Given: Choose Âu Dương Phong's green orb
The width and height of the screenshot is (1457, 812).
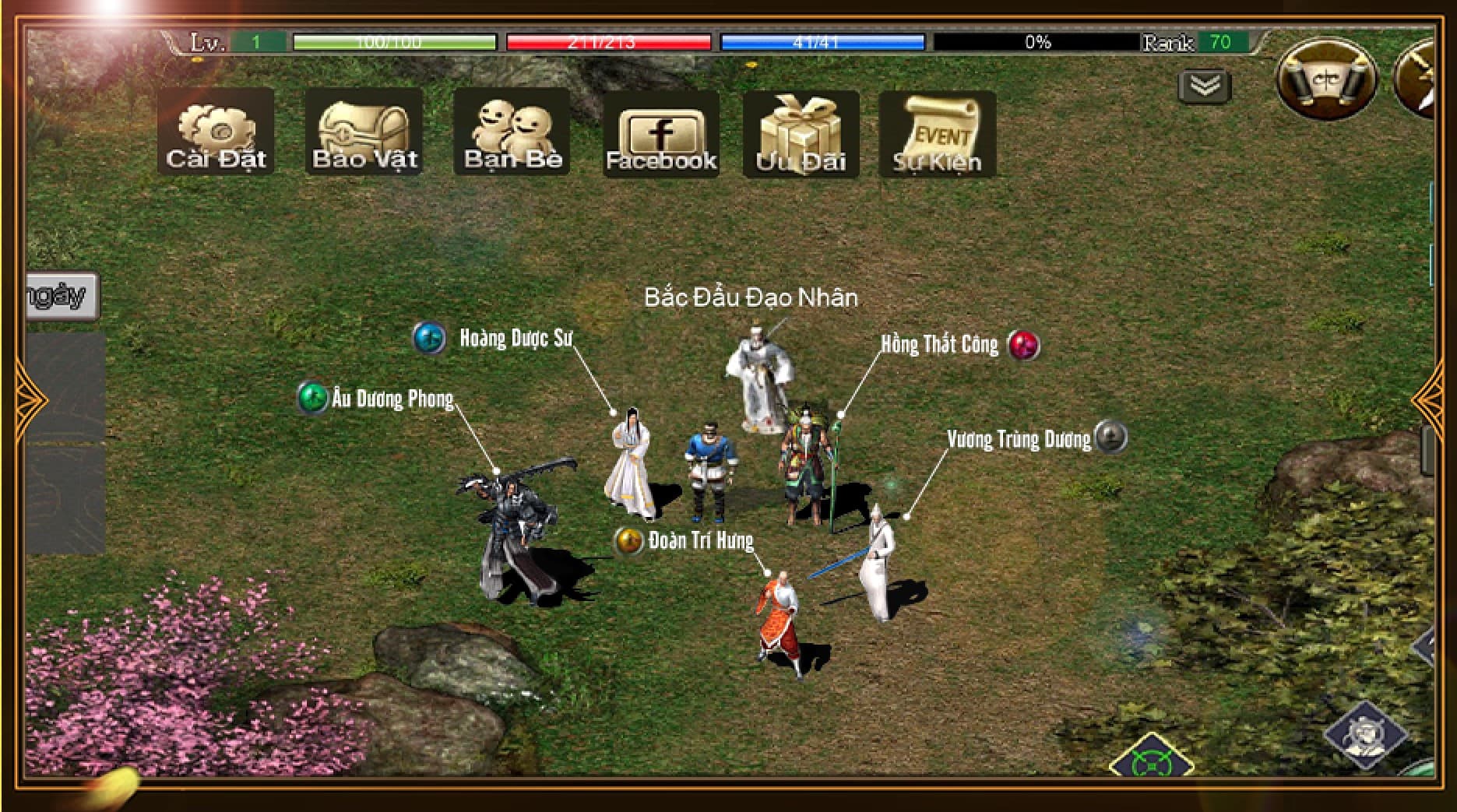Looking at the screenshot, I should coord(313,398).
